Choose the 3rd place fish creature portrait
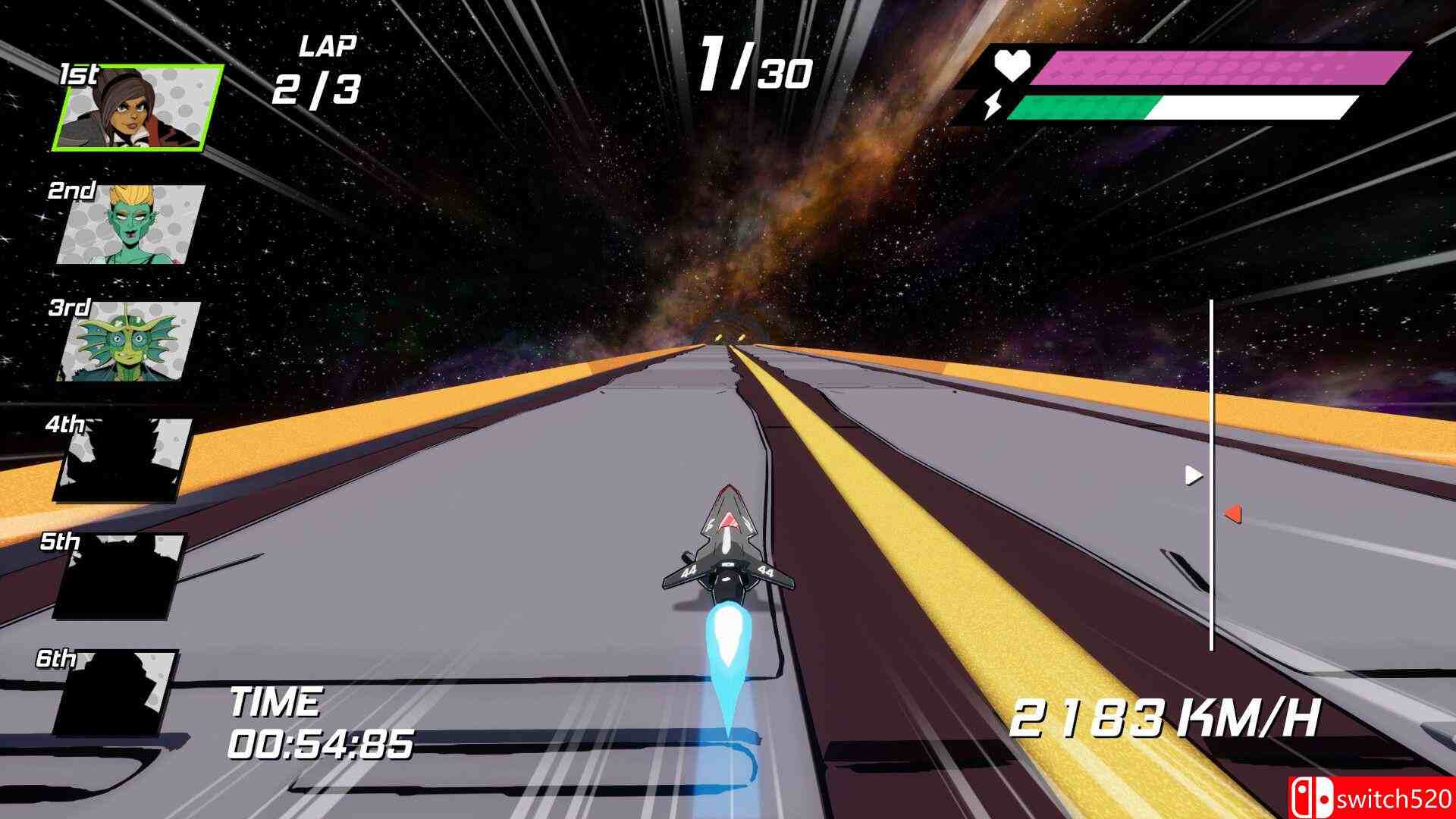The width and height of the screenshot is (1456, 819). coord(129,341)
